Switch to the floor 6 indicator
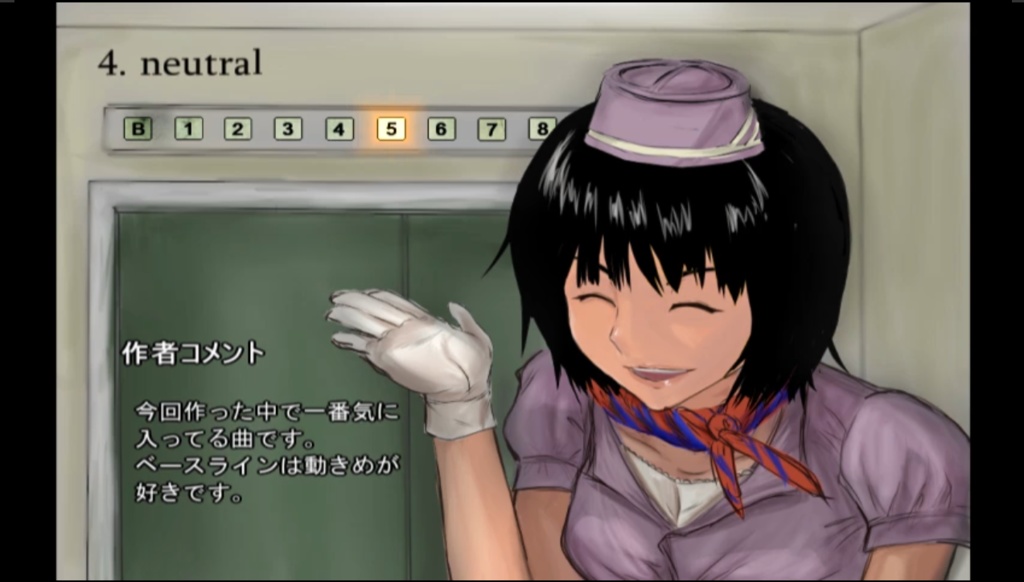The image size is (1024, 582). pos(441,128)
